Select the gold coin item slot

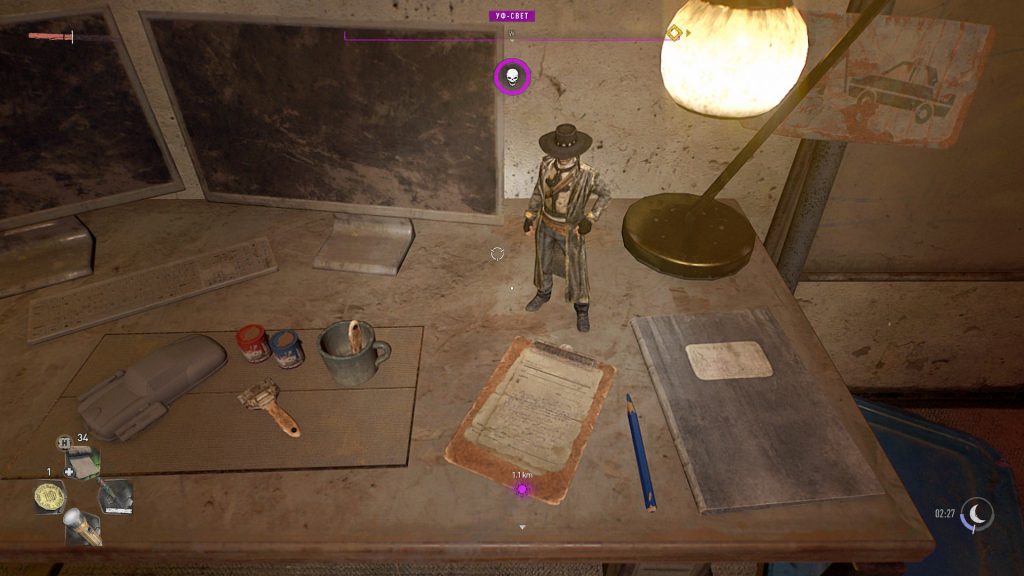click(x=49, y=497)
